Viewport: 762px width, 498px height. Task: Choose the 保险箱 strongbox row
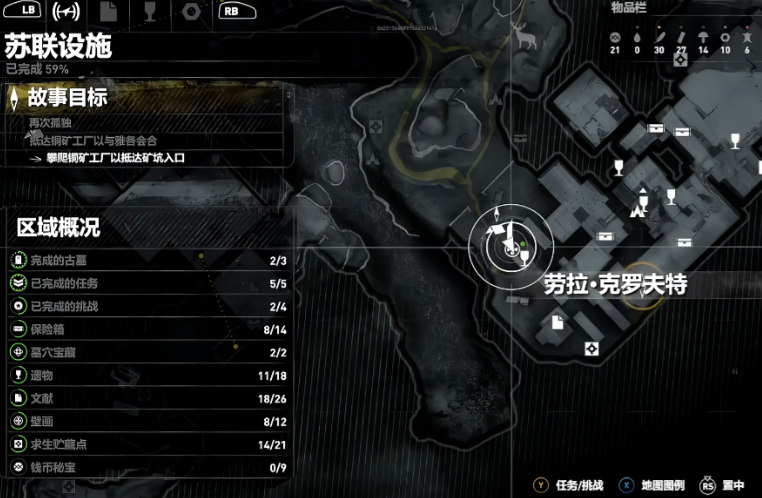point(152,329)
